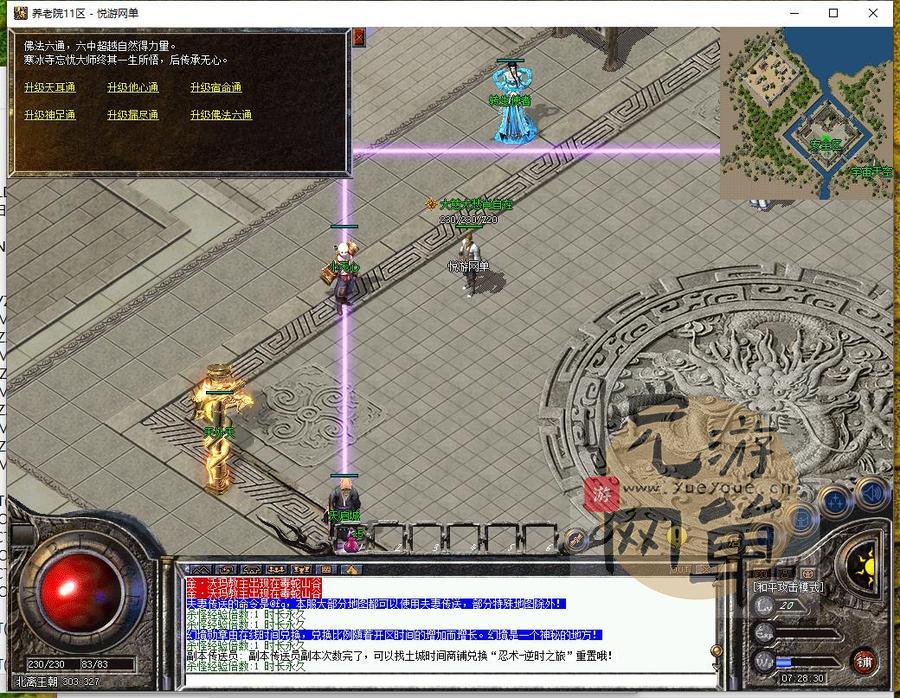Choose 升级宿命通 upgrade option
This screenshot has width=900, height=698.
(216, 87)
